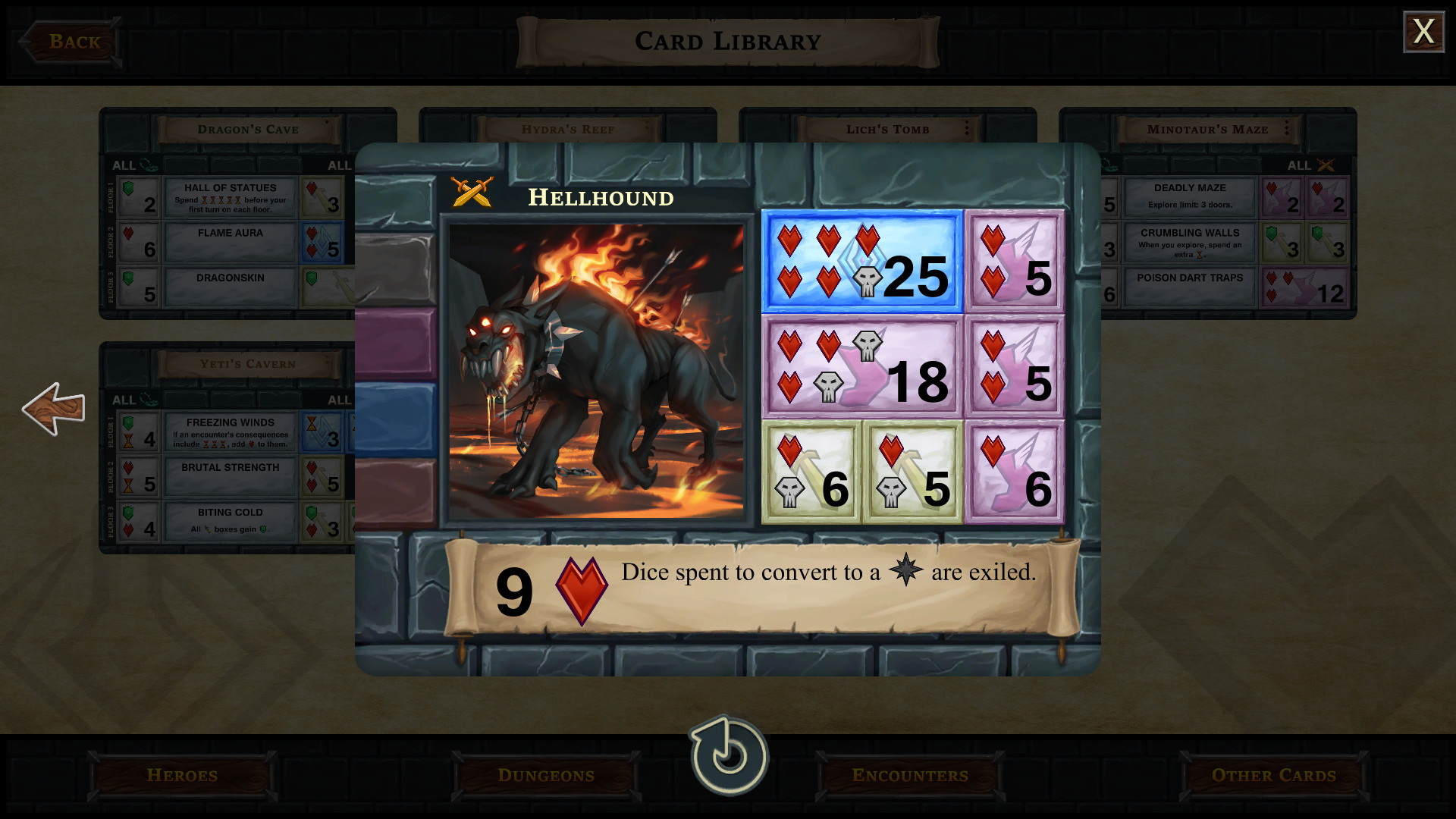Click the left arrow to browse cards

point(53,409)
